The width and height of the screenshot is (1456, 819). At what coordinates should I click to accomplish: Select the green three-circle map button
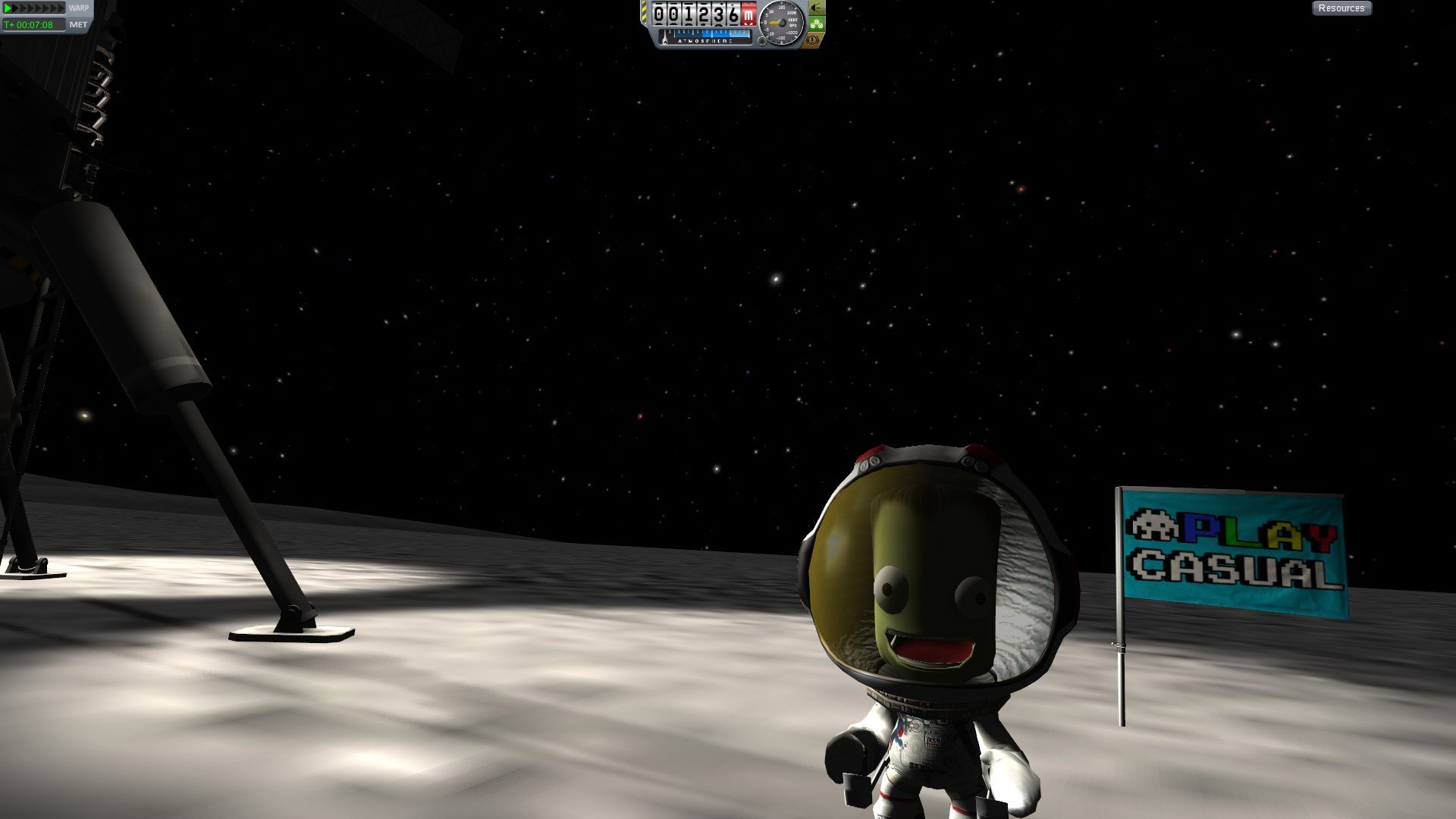pyautogui.click(x=816, y=24)
